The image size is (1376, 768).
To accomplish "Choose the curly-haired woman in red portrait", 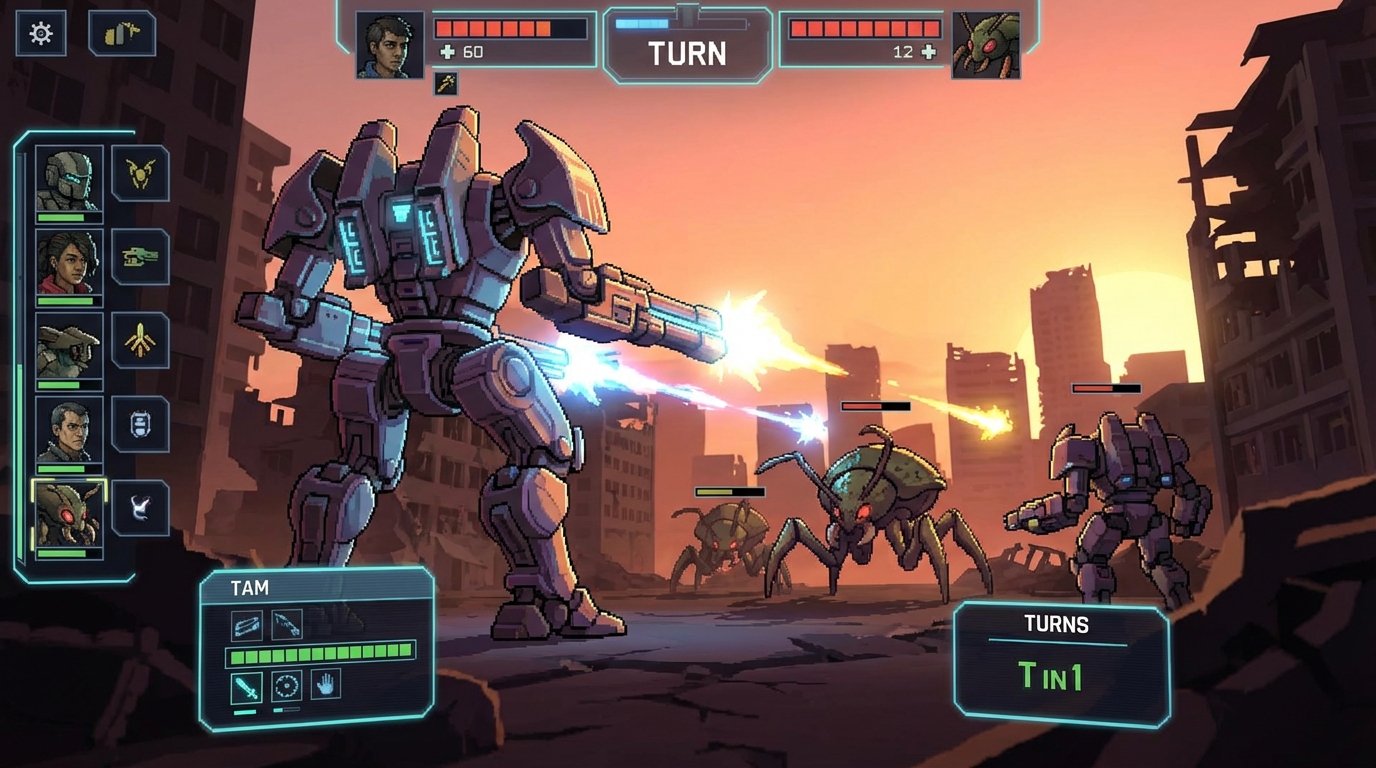I will click(x=69, y=263).
